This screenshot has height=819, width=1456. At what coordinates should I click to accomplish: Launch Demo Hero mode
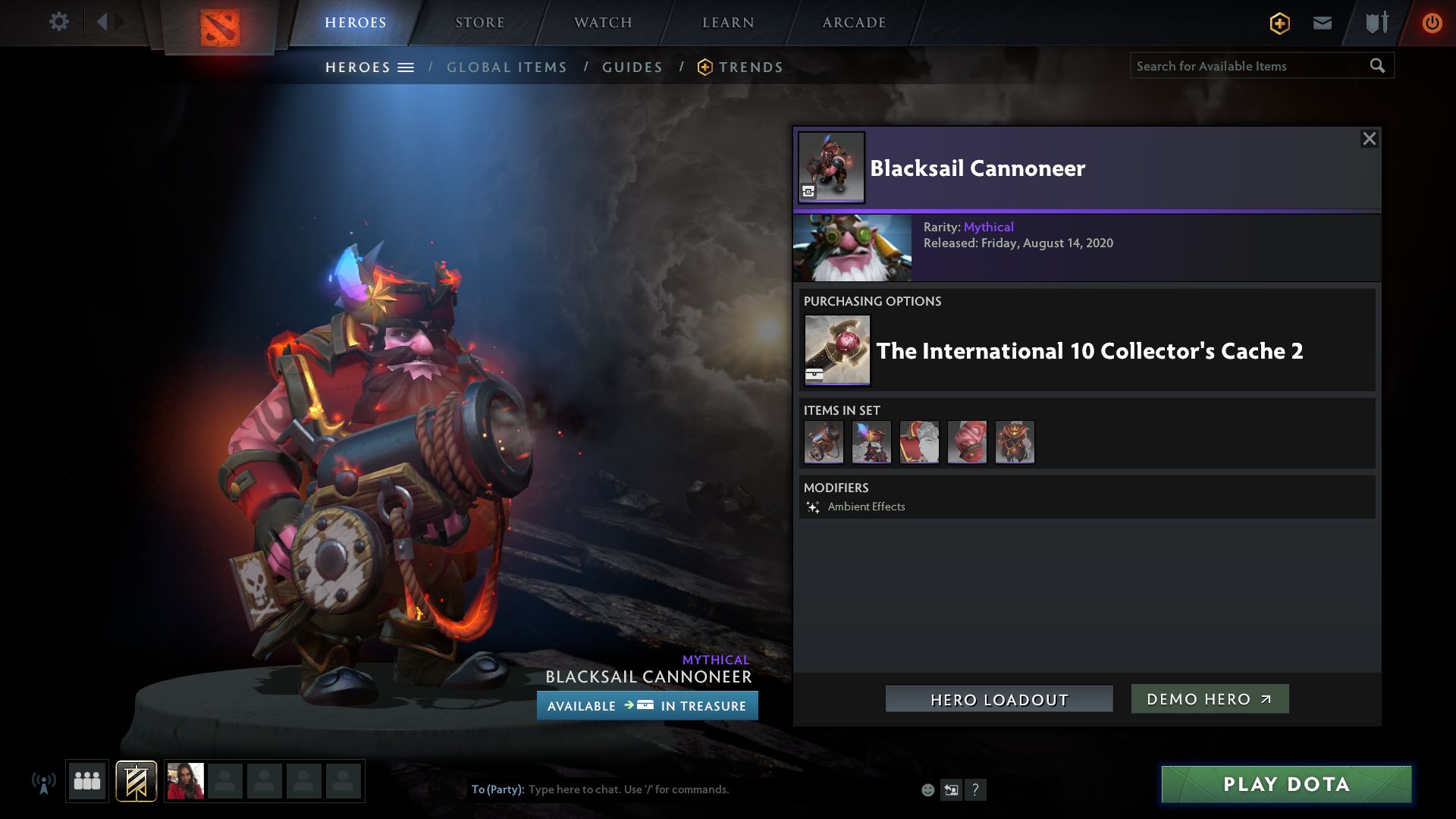click(x=1210, y=699)
